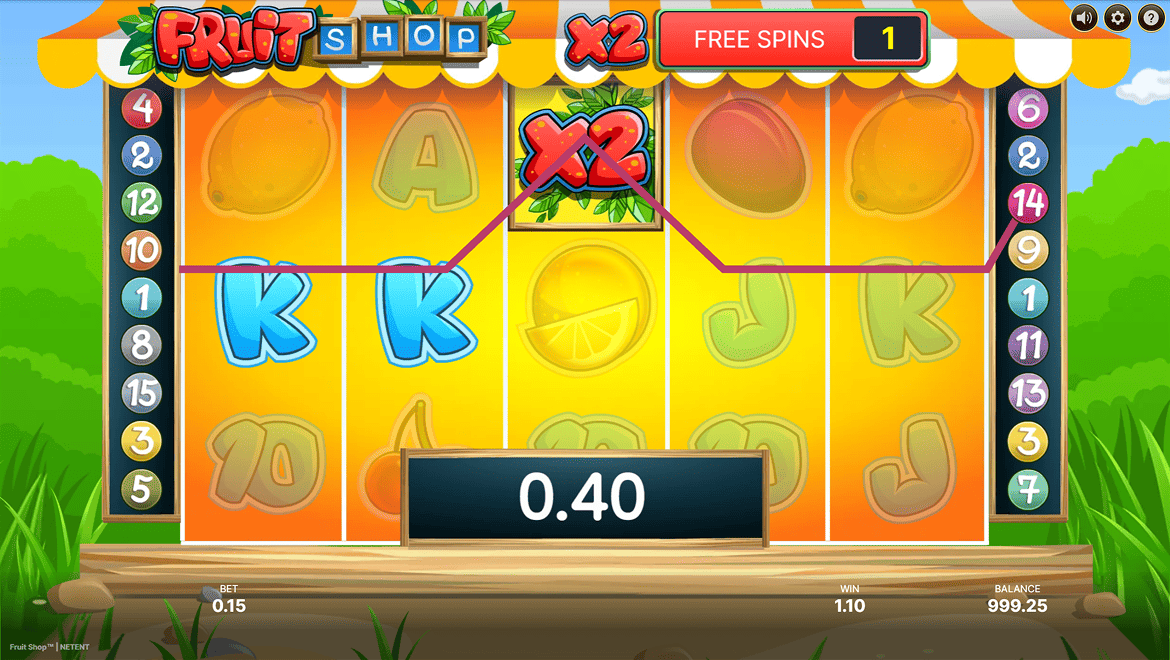Highlight payline number 9
Viewport: 1170px width, 660px height.
point(1027,250)
